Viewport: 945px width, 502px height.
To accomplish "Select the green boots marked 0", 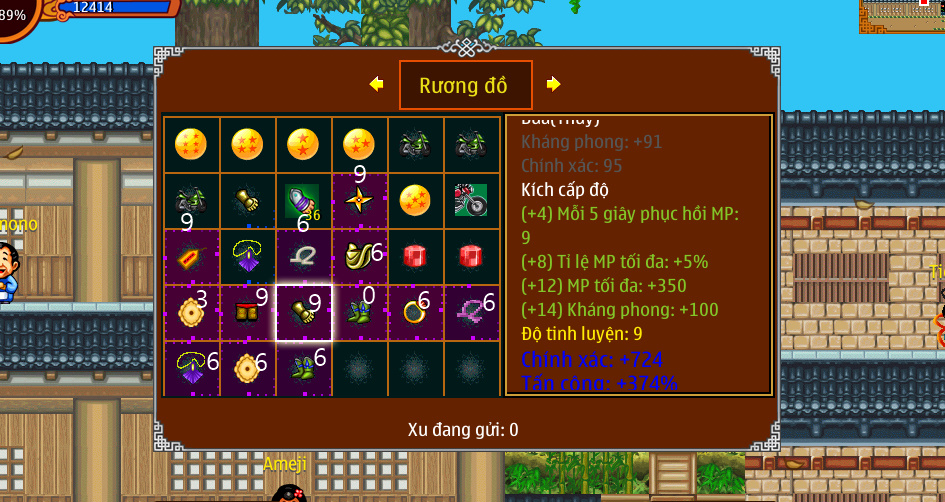I will click(x=359, y=313).
